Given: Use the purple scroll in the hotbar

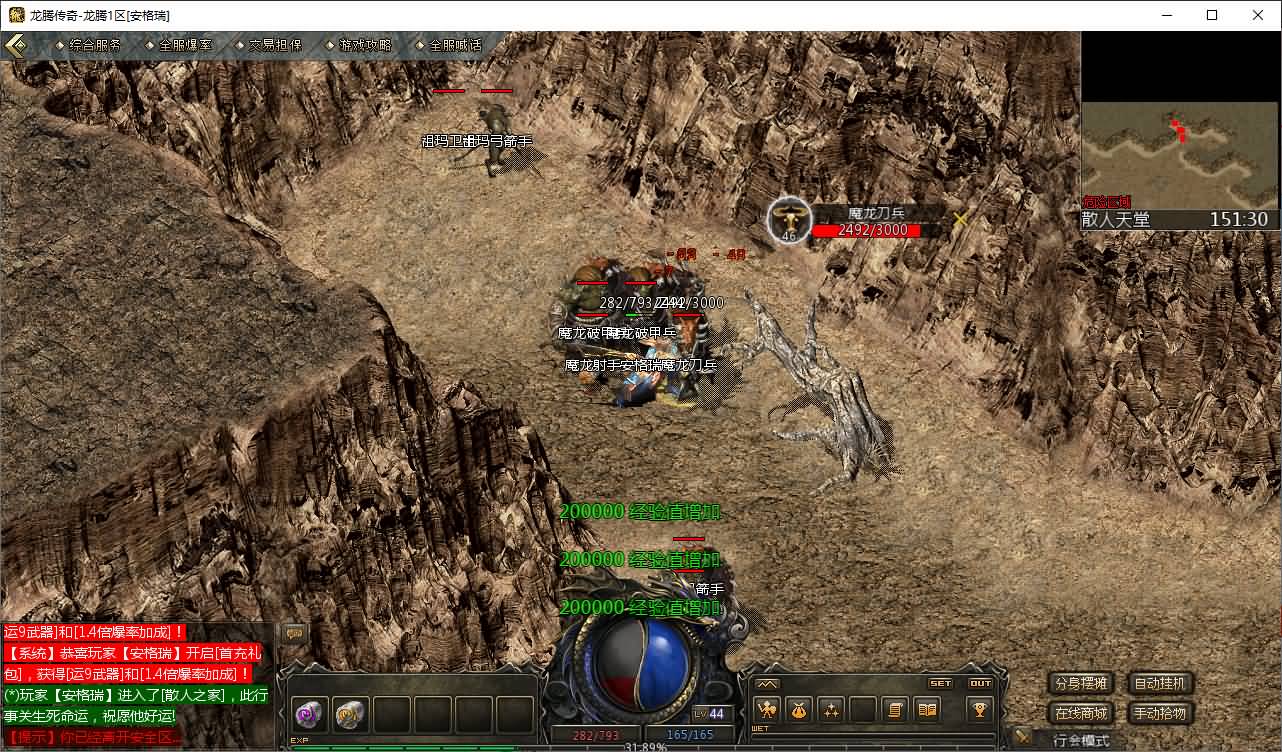Looking at the screenshot, I should 311,715.
